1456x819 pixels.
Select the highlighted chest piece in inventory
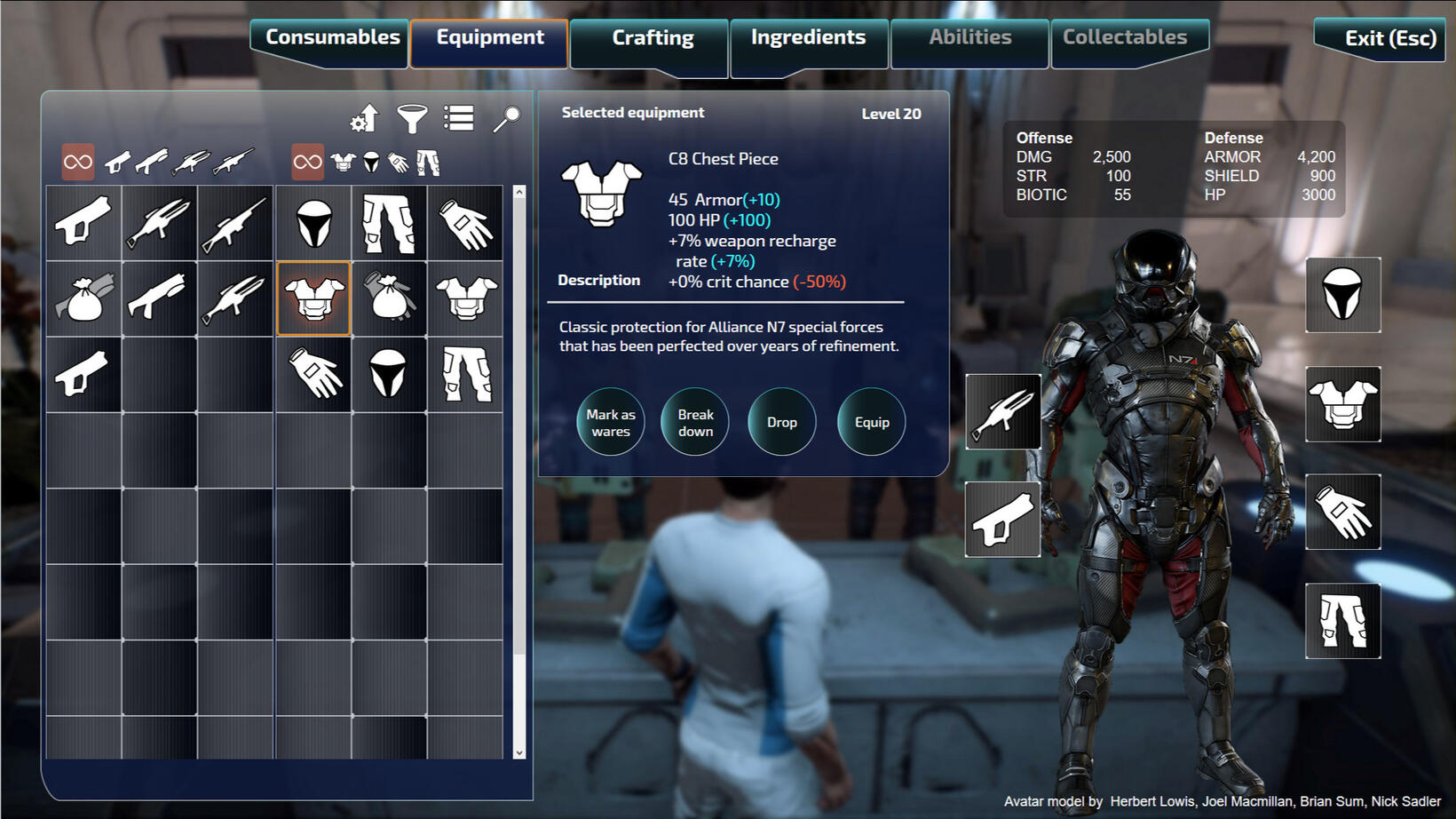pos(313,298)
